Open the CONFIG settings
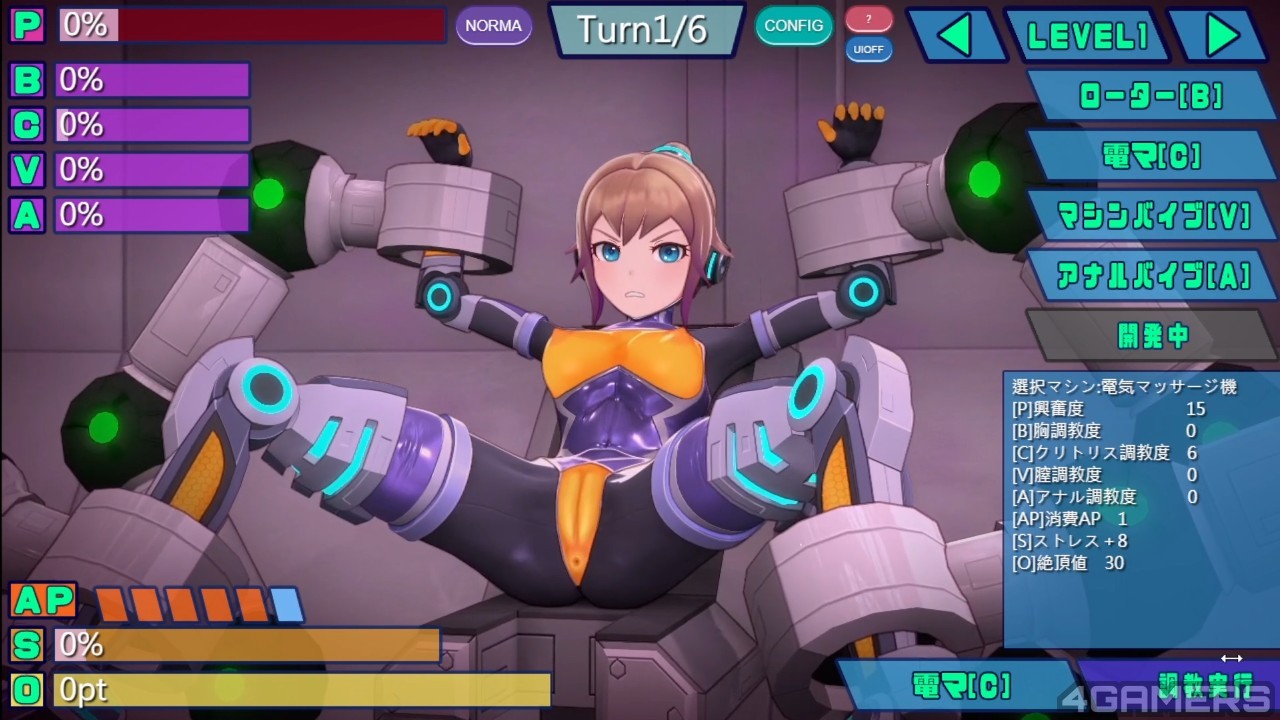Viewport: 1280px width, 720px height. pyautogui.click(x=793, y=25)
